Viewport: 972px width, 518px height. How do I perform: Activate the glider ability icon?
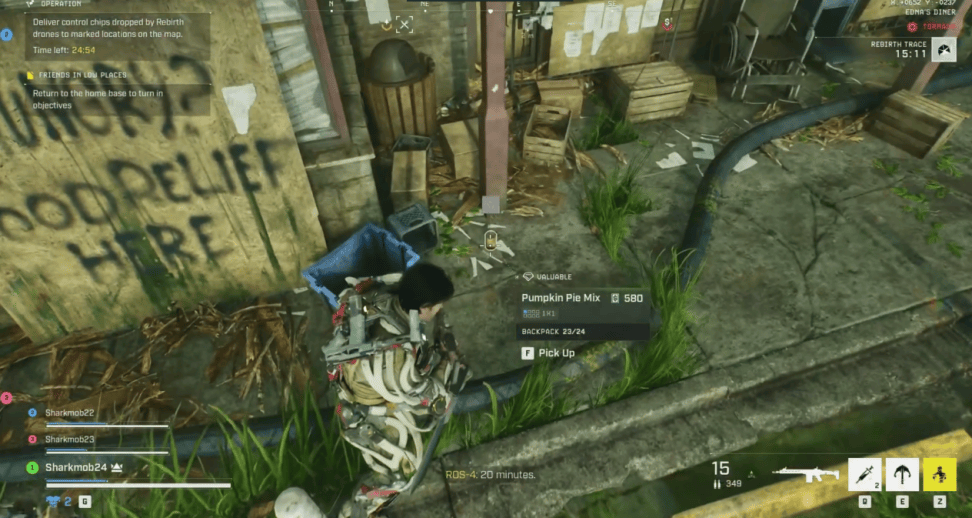pyautogui.click(x=902, y=473)
